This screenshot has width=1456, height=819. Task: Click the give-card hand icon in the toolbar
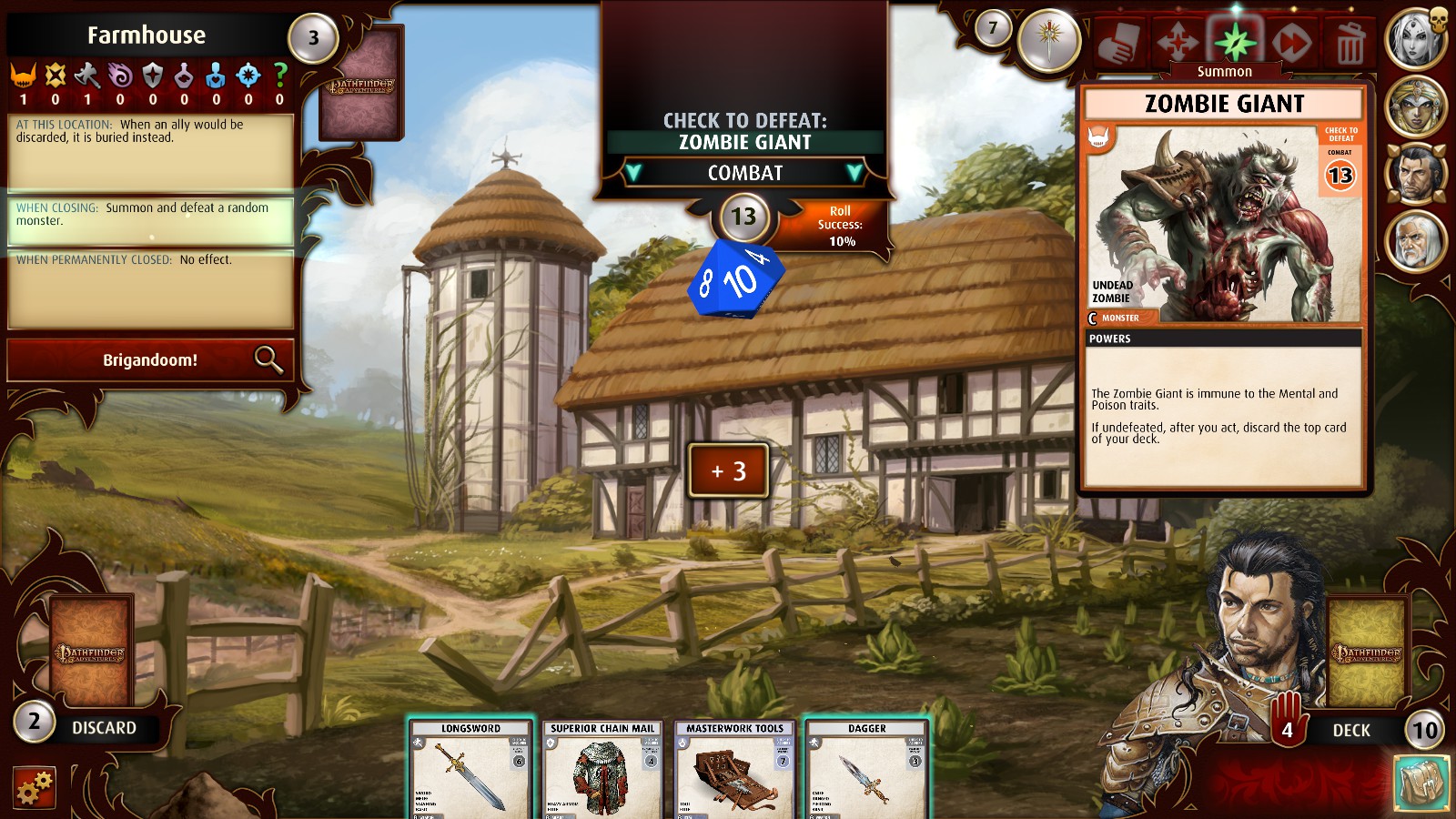coord(1117,42)
